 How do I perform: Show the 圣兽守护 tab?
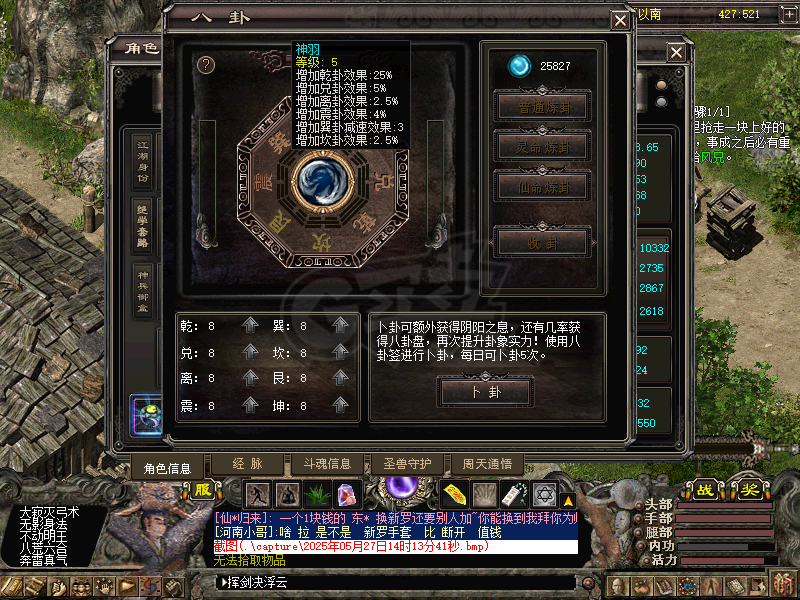click(x=407, y=464)
